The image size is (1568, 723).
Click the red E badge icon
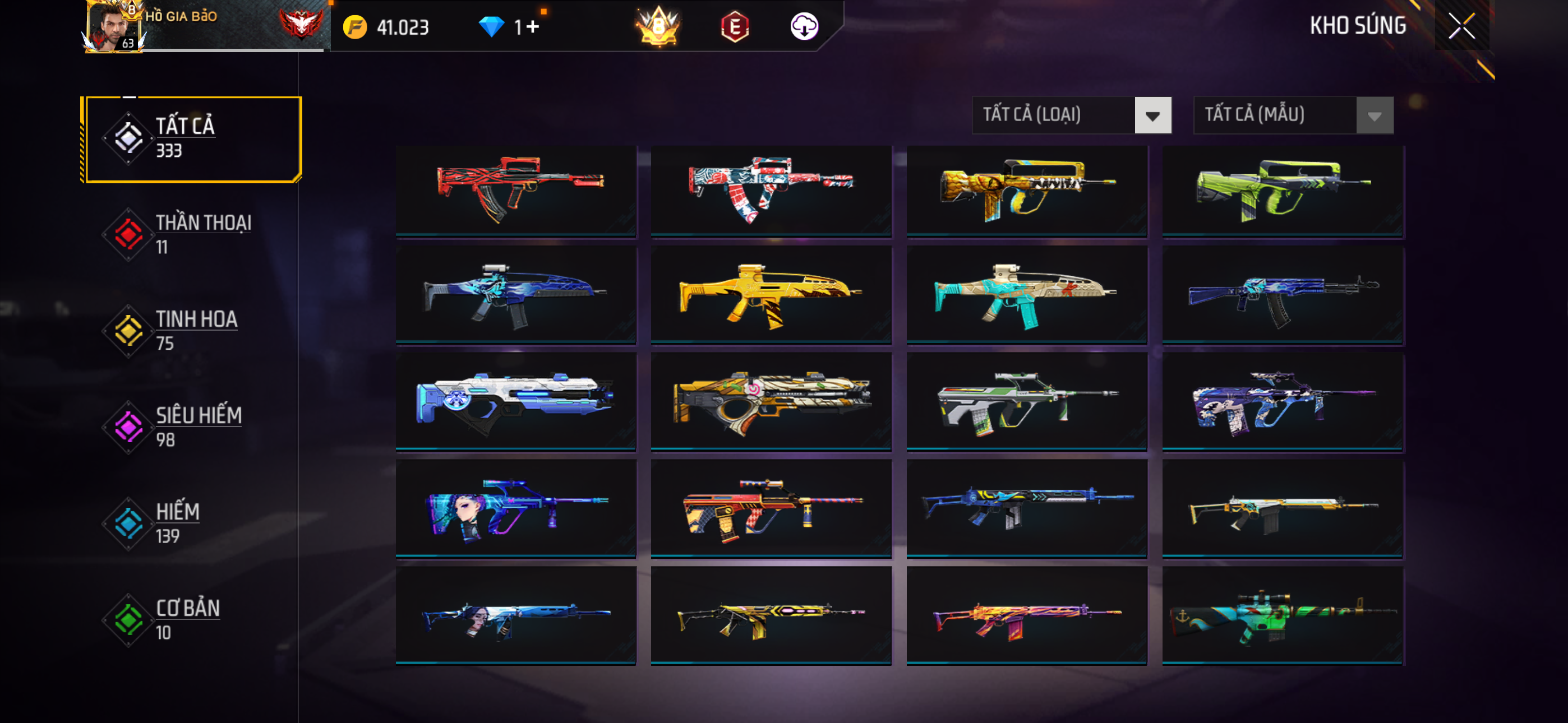(x=735, y=27)
